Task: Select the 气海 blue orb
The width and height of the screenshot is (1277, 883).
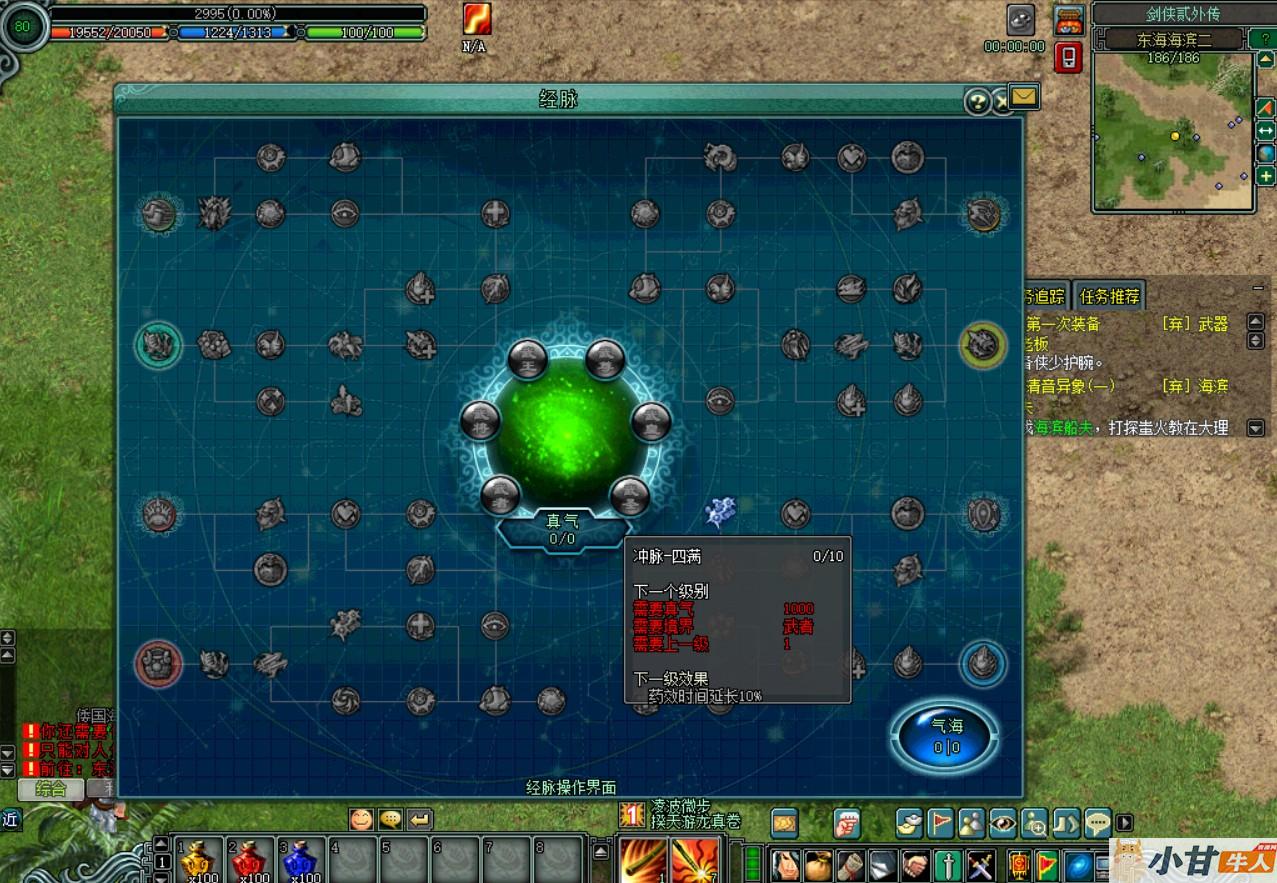Action: pos(946,738)
